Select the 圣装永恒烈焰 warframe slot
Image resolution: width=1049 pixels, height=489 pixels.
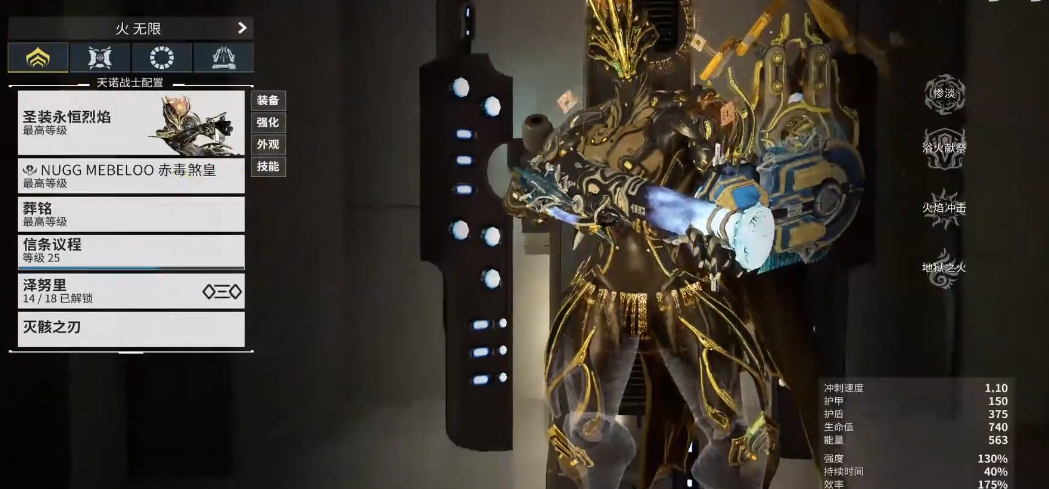coord(131,123)
